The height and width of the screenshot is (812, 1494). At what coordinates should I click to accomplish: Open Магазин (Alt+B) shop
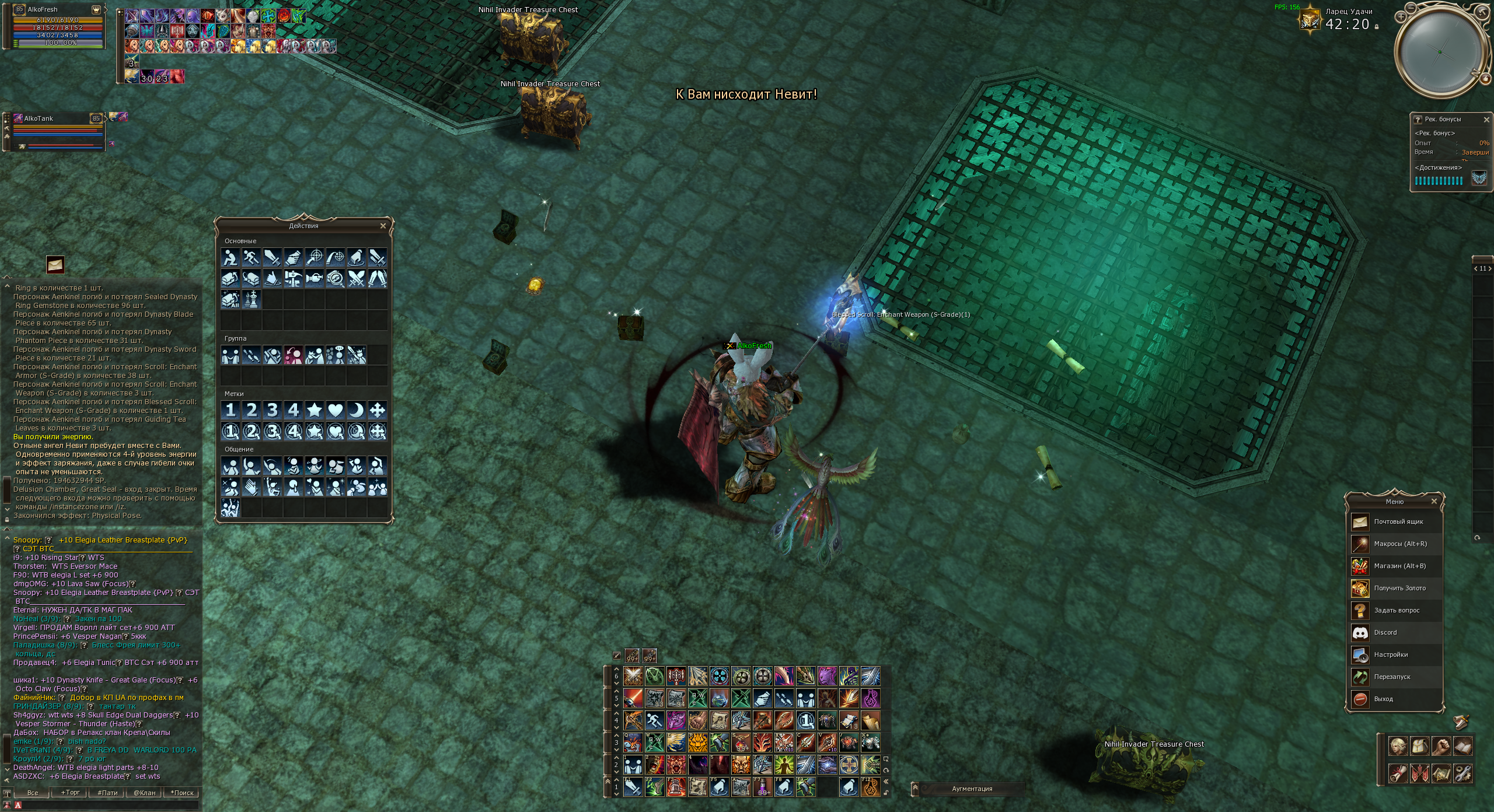(x=1399, y=566)
